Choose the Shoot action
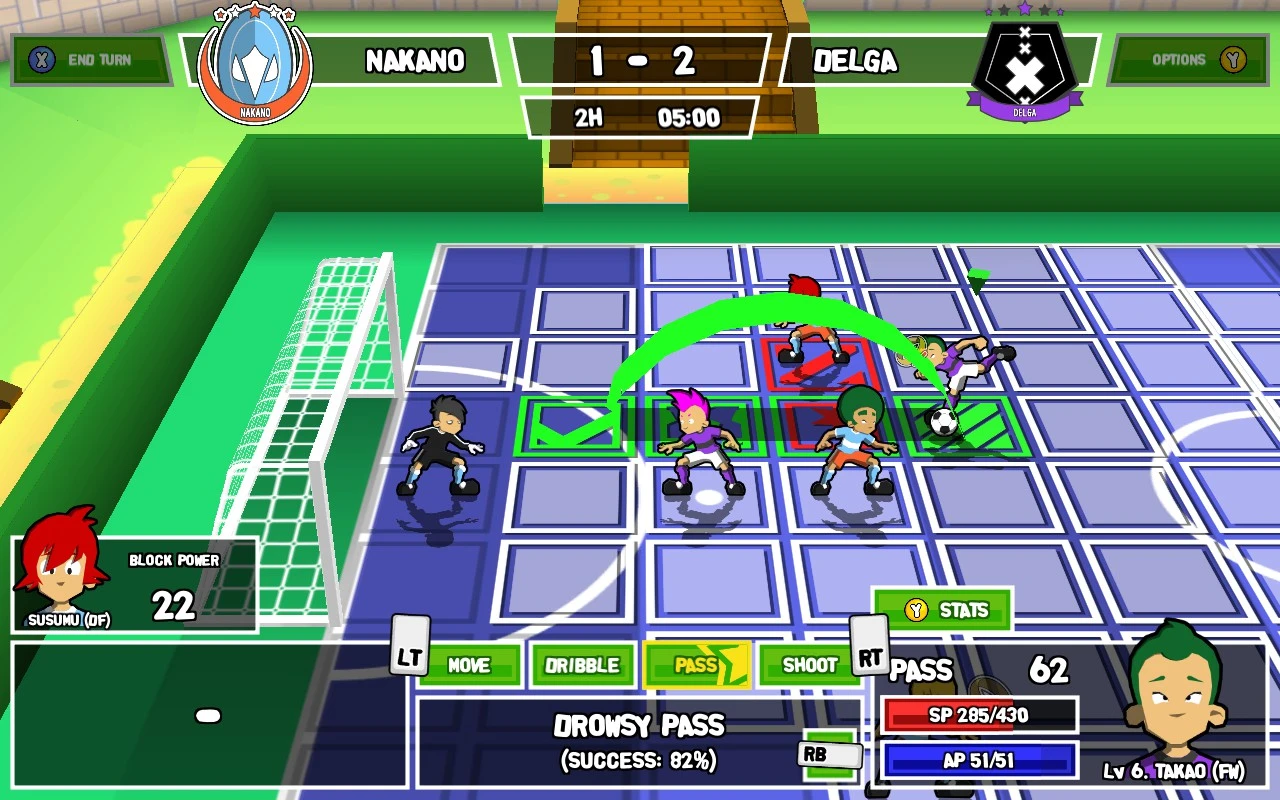Image resolution: width=1280 pixels, height=800 pixels. point(808,665)
